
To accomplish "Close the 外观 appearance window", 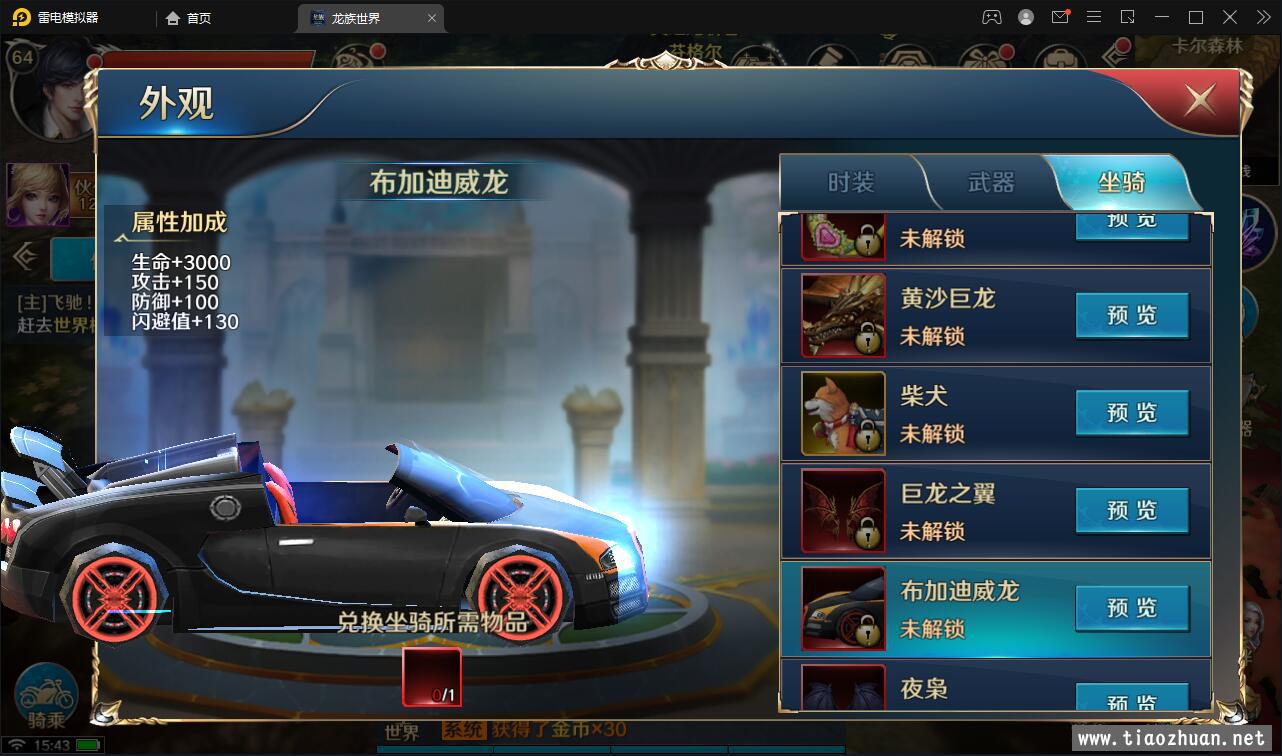I will click(x=1199, y=100).
